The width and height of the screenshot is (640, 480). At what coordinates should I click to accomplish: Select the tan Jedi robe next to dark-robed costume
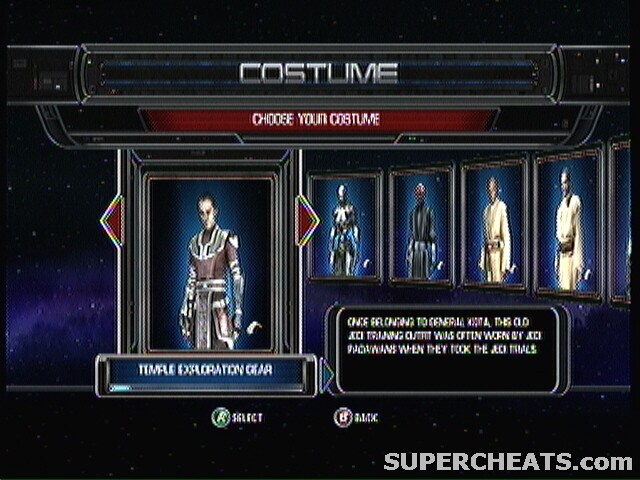[x=494, y=224]
